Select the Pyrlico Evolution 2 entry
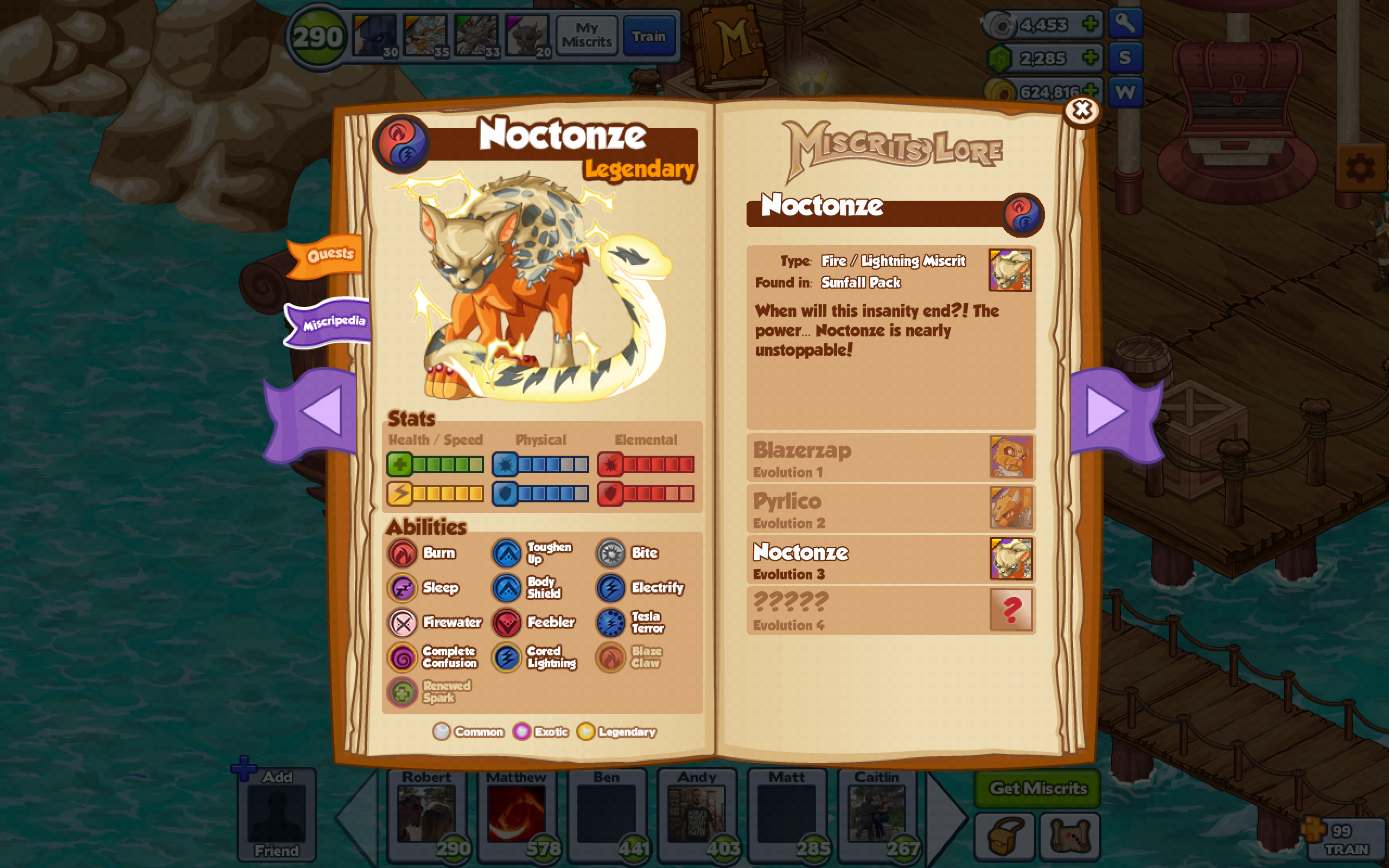This screenshot has height=868, width=1389. [890, 509]
